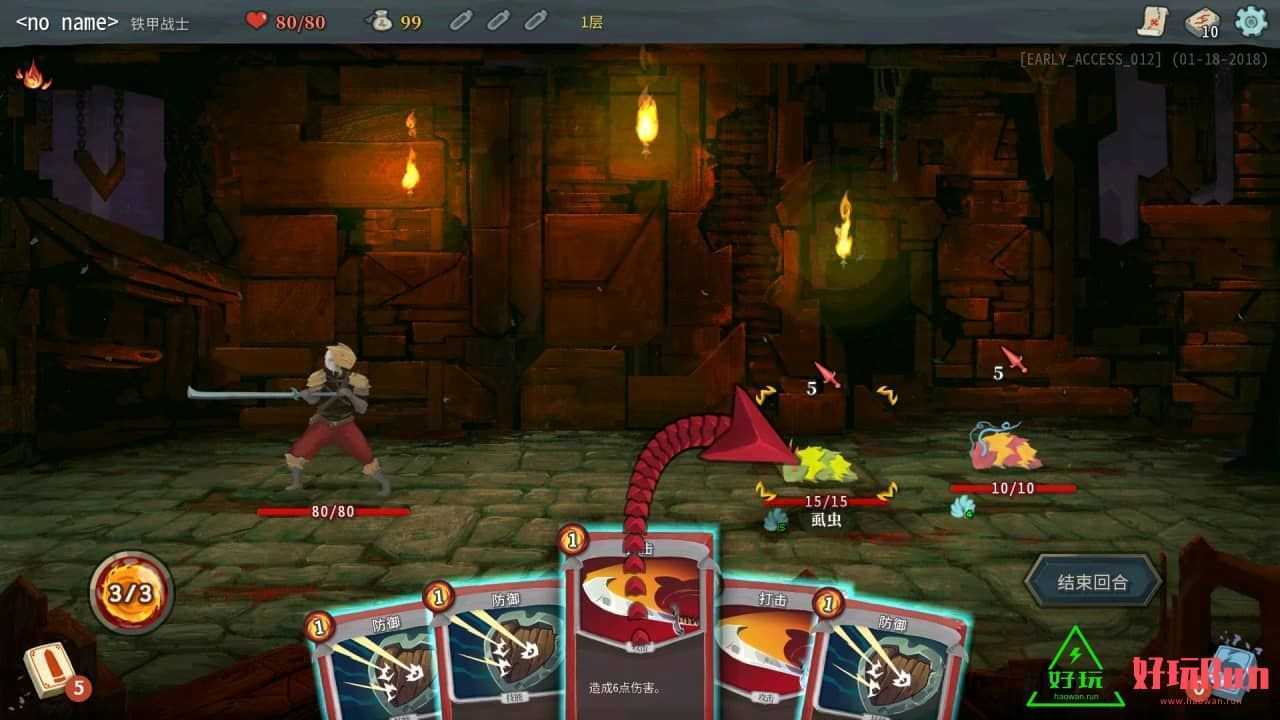End the turn with 结束回合
Image resolution: width=1280 pixels, height=720 pixels.
tap(1092, 581)
